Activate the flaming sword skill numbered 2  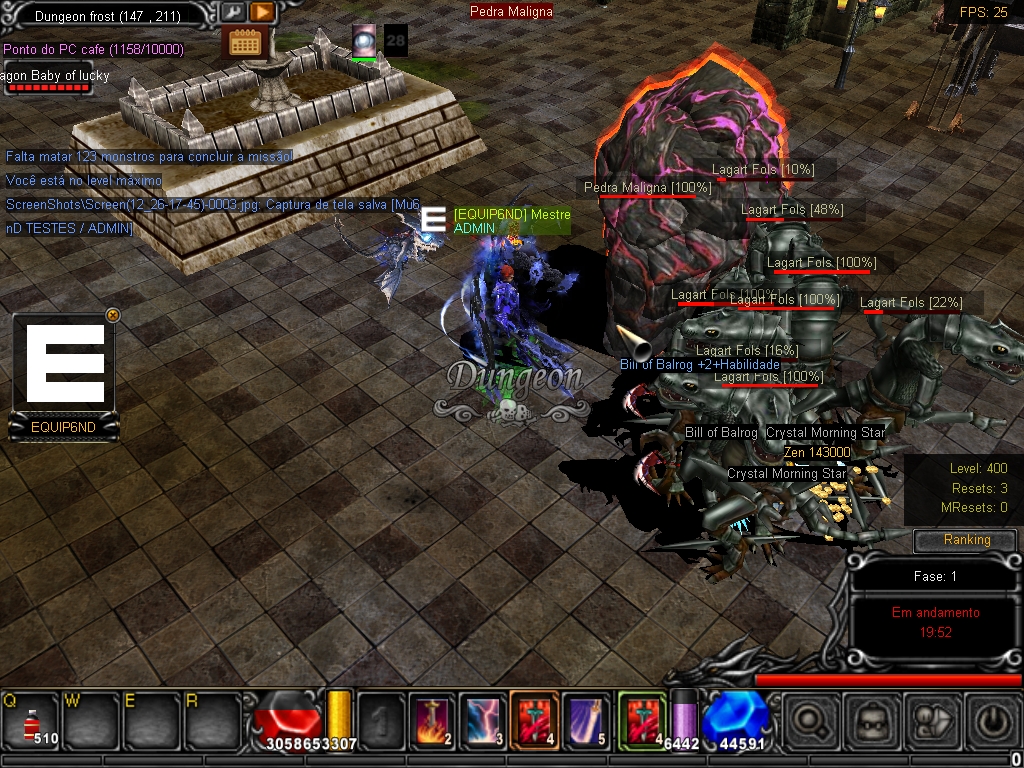point(432,720)
